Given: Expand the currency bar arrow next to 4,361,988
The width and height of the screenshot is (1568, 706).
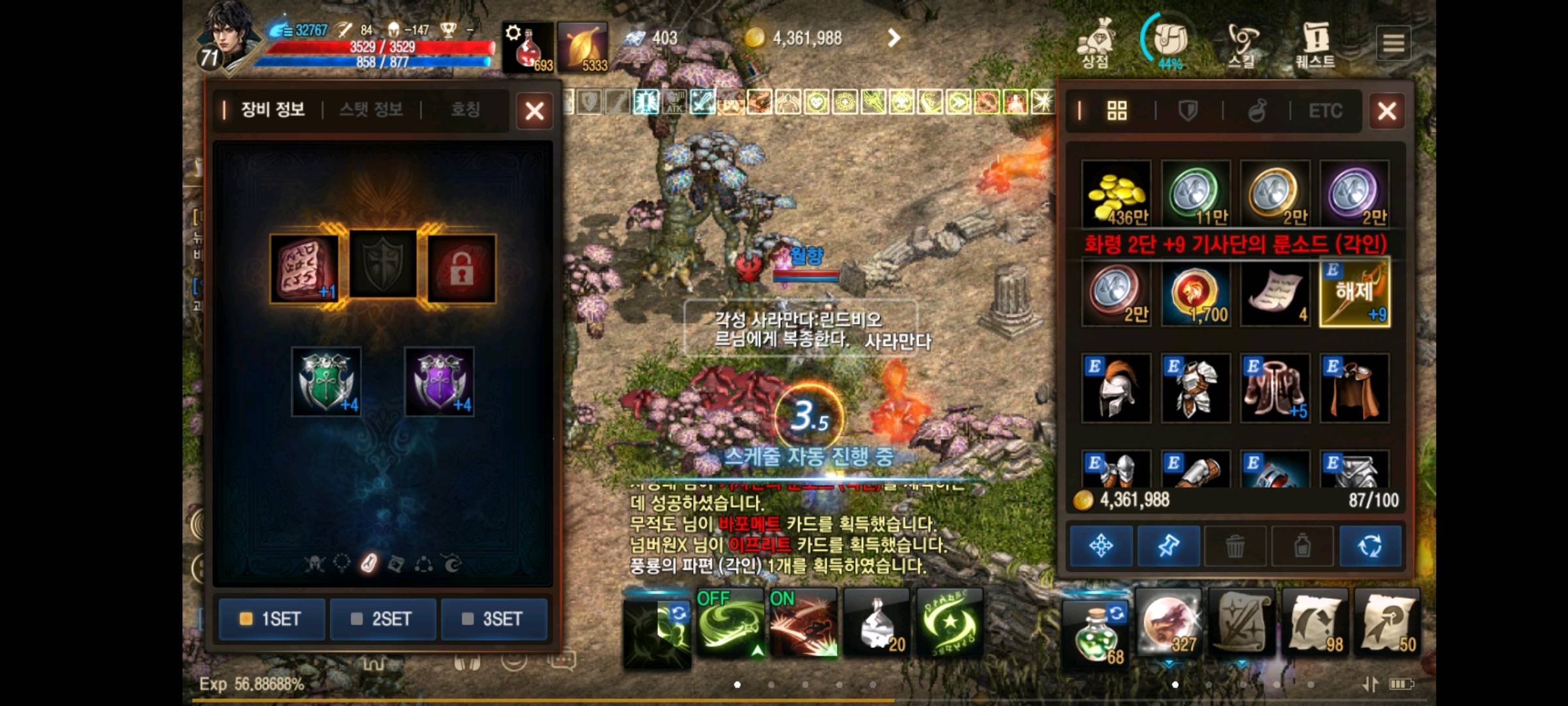Looking at the screenshot, I should tap(894, 37).
